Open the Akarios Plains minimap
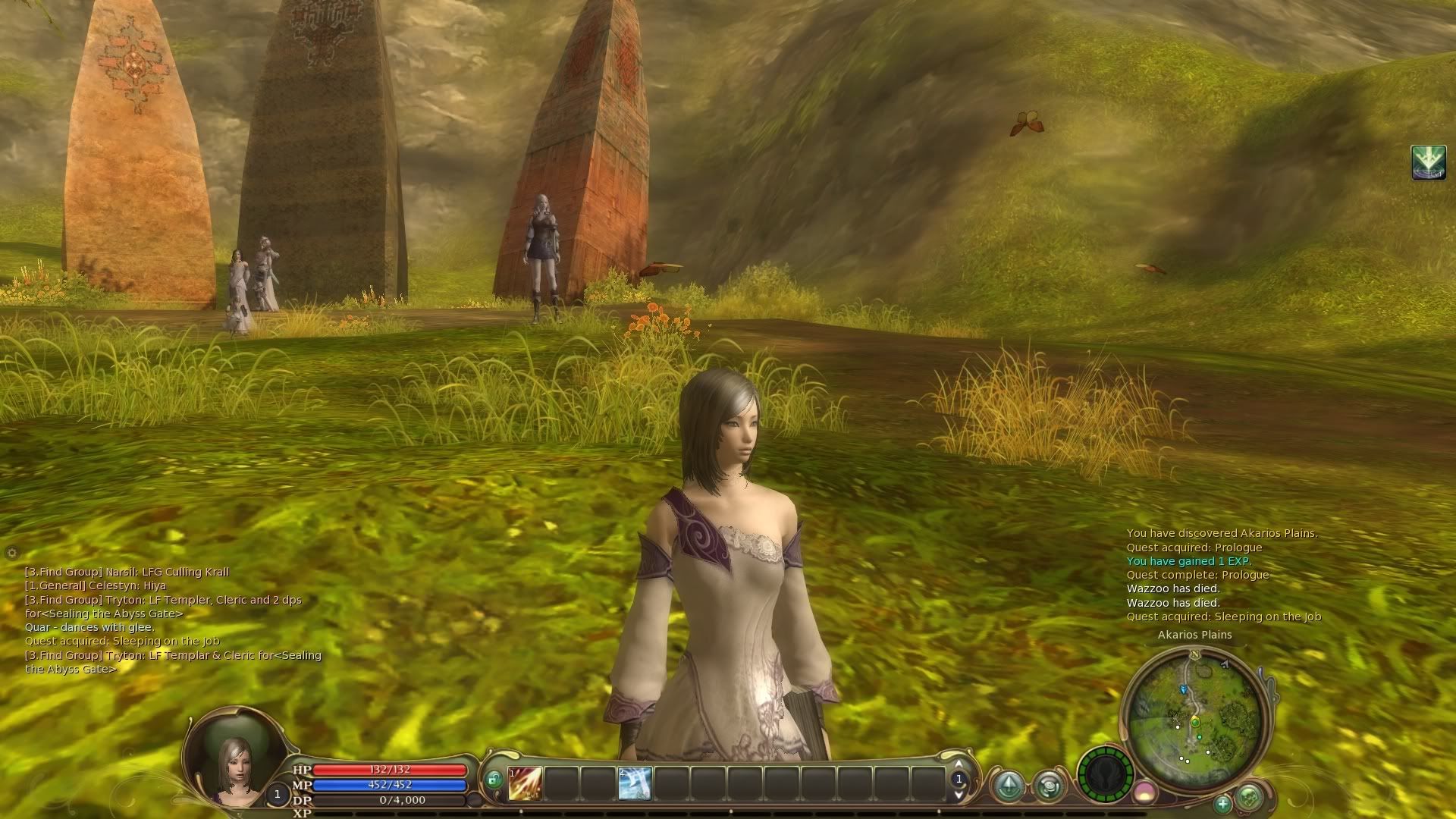The image size is (1456, 819). (x=1194, y=717)
